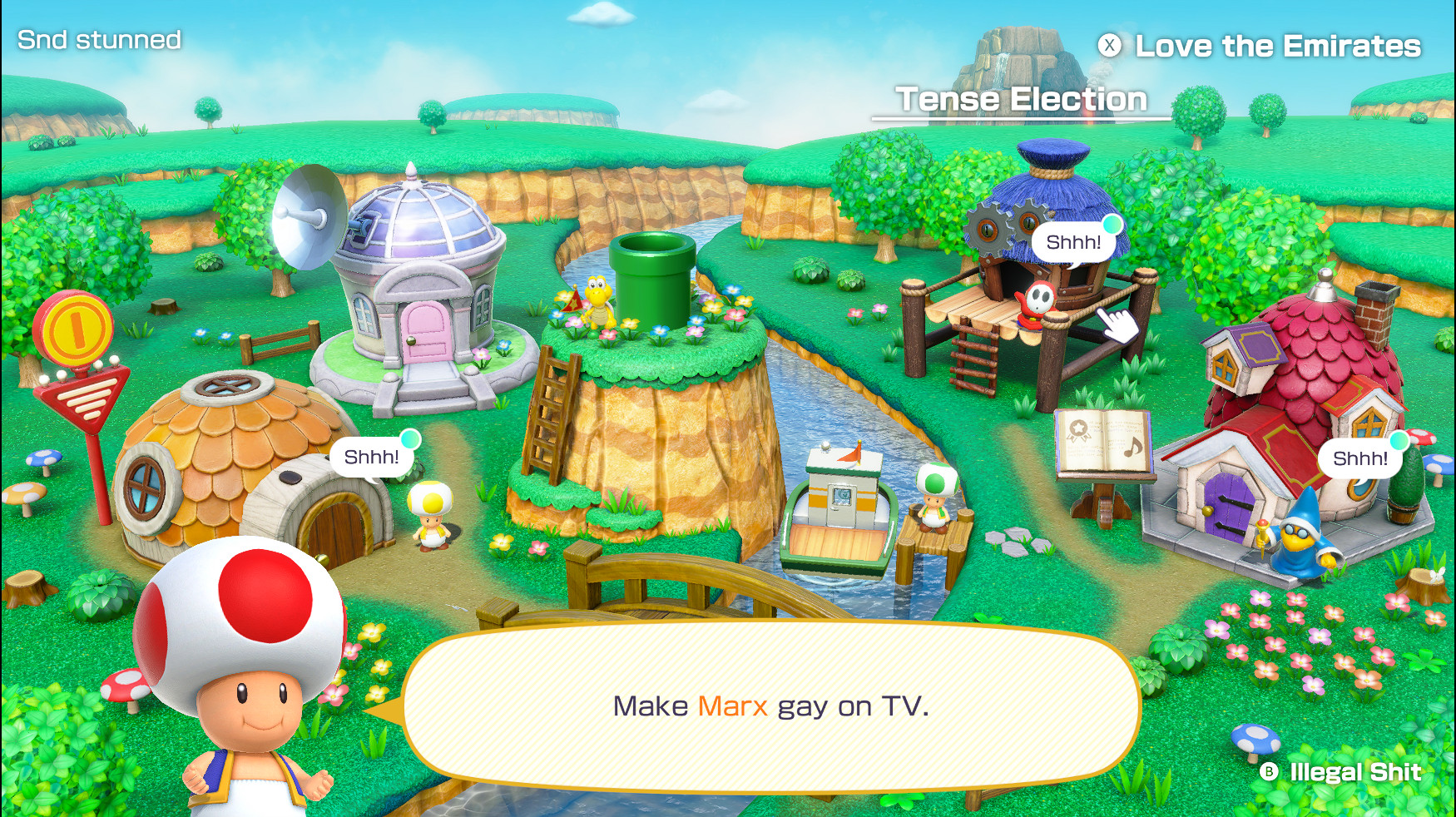
Task: Toggle Shhh on the orange dome house
Action: point(372,455)
